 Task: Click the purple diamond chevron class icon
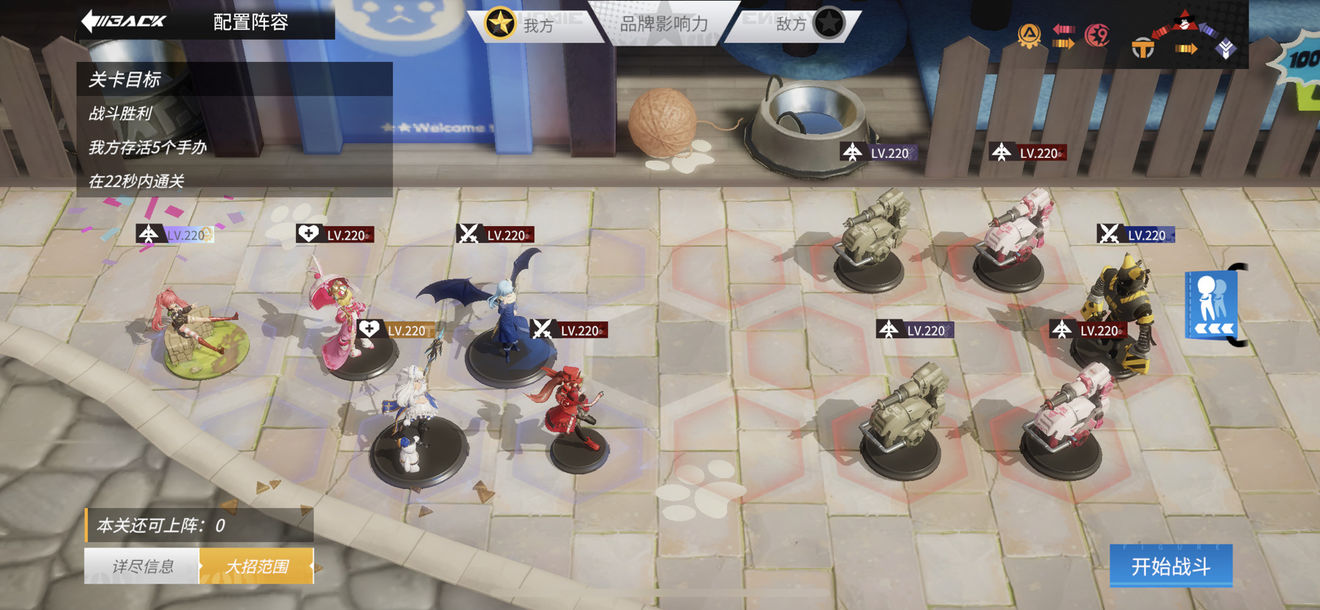point(1225,47)
